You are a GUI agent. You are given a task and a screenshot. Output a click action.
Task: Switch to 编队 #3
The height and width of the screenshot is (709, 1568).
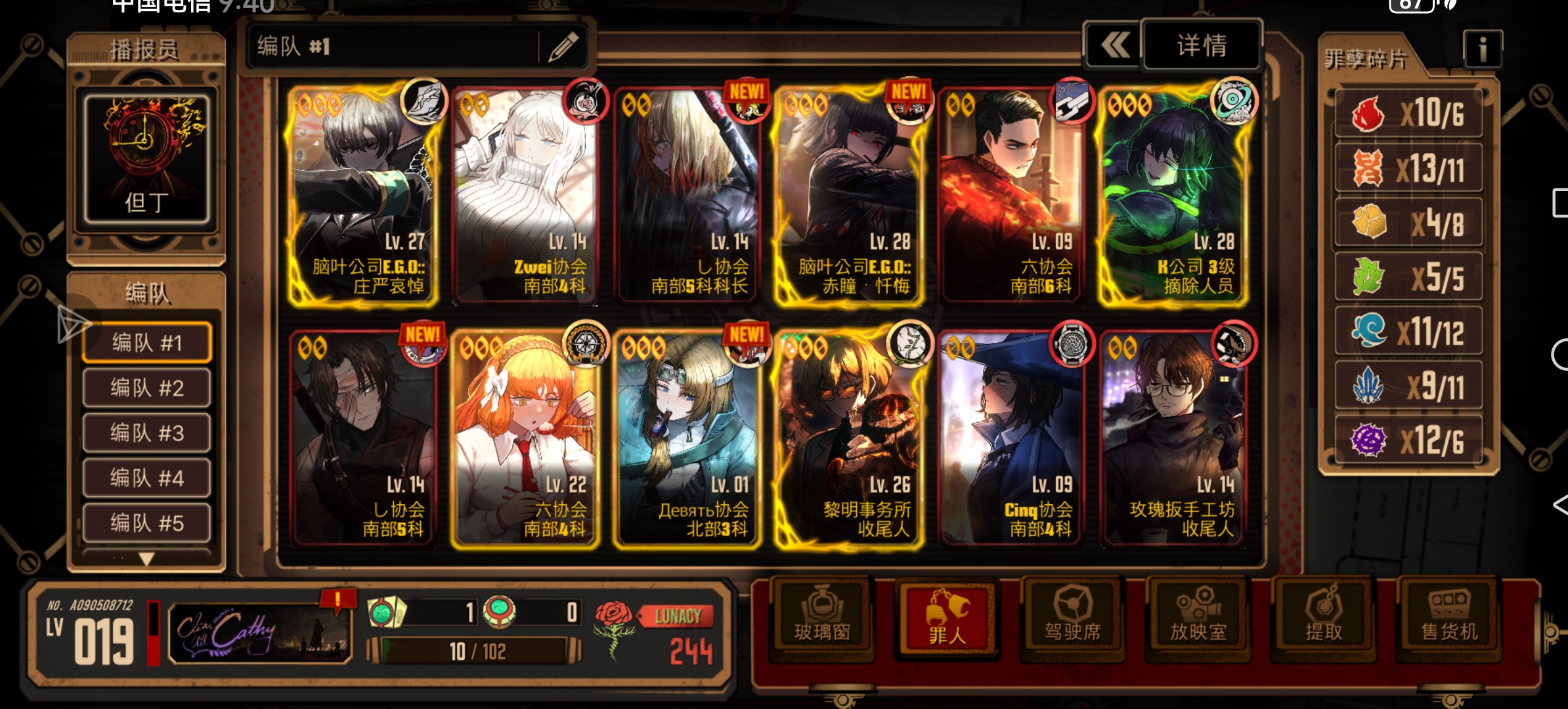pos(147,433)
